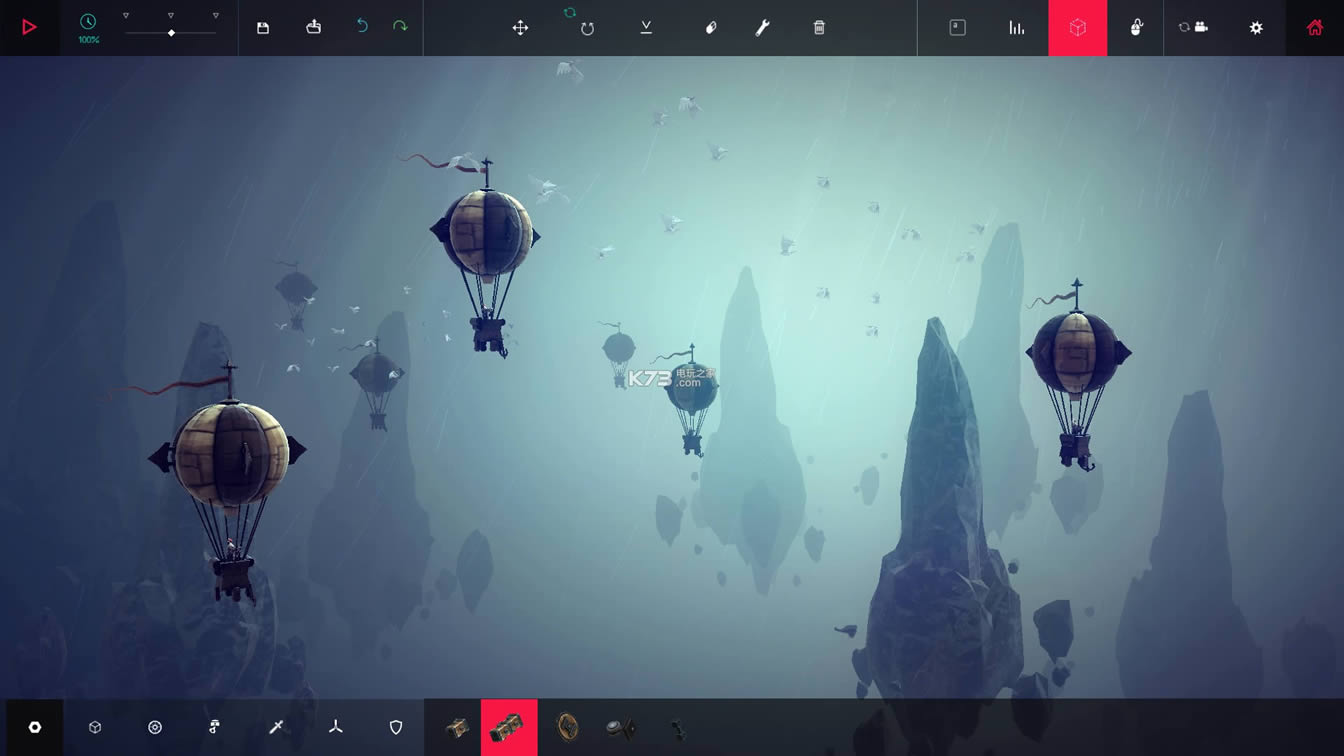Image resolution: width=1344 pixels, height=756 pixels.
Task: Expand the basic blocks category (hexagon)
Action: point(94,728)
